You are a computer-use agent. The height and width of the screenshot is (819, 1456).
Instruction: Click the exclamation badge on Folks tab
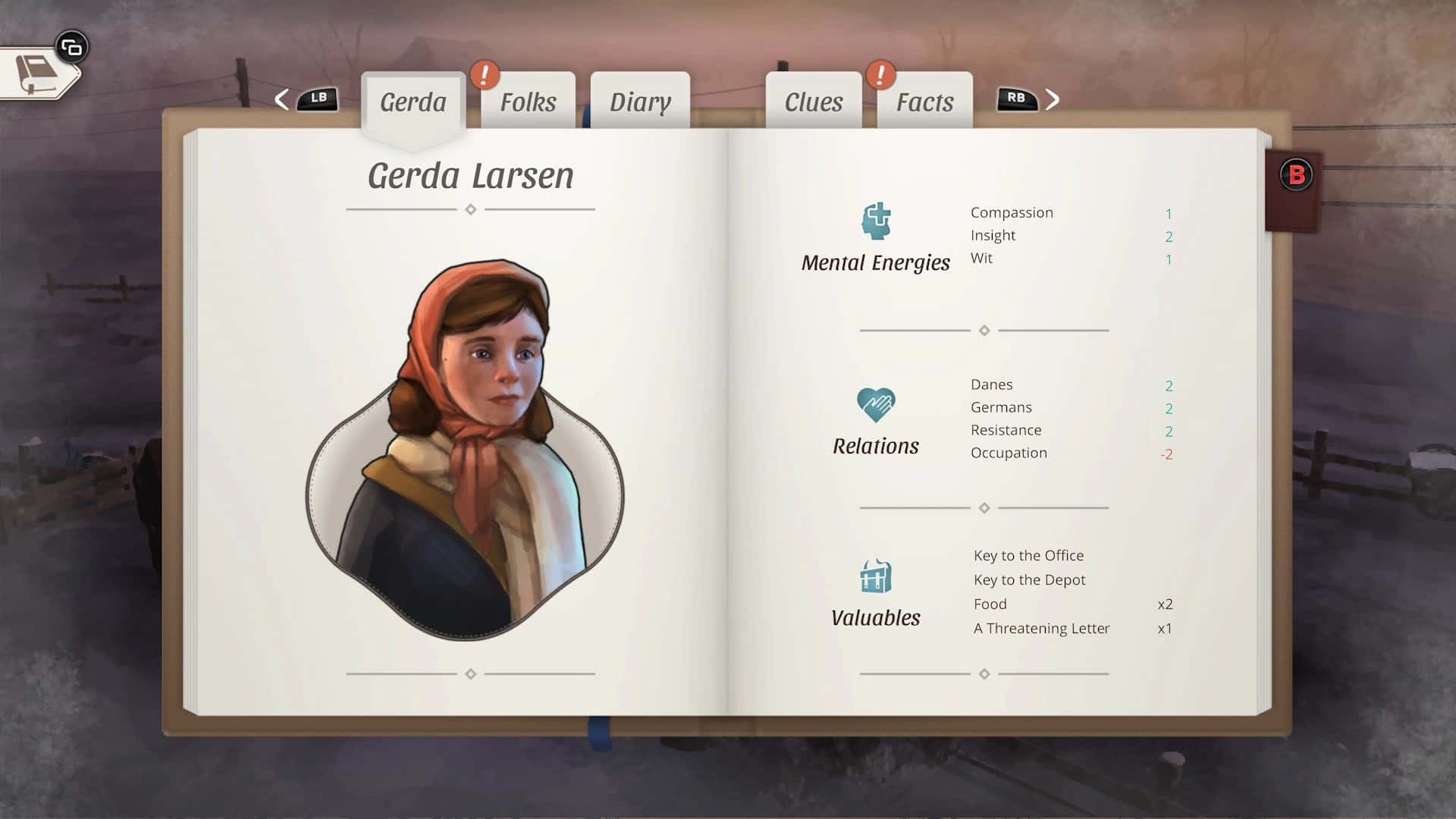tap(485, 75)
